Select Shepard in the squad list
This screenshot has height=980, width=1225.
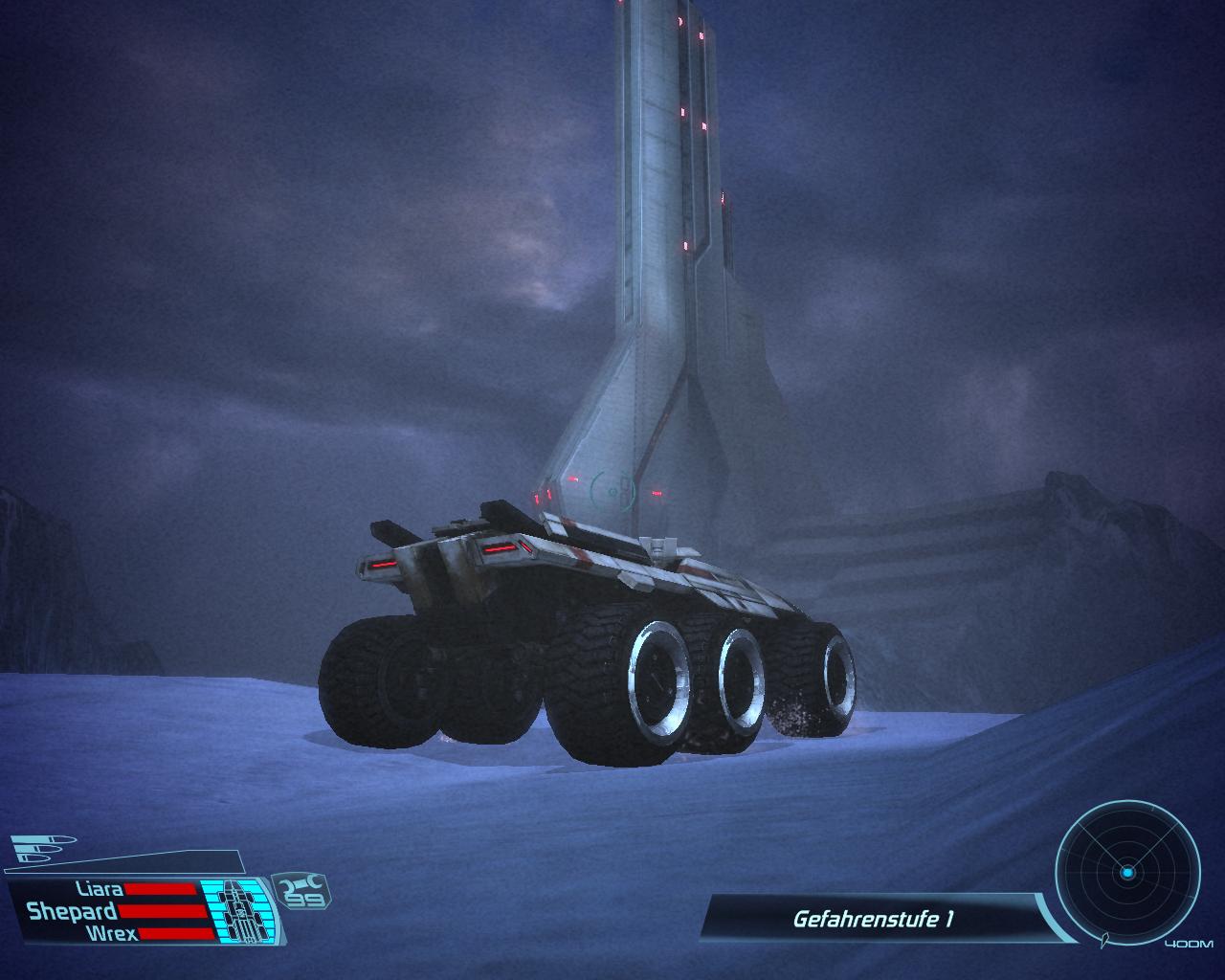pyautogui.click(x=72, y=911)
